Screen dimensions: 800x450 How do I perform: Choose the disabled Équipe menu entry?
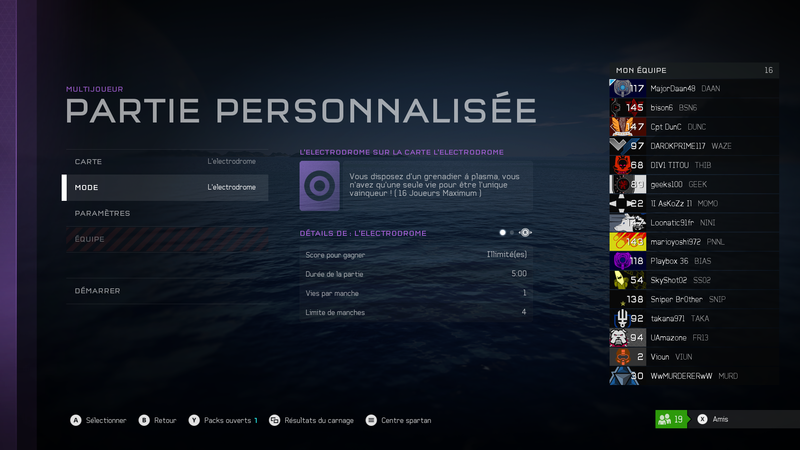[165, 239]
